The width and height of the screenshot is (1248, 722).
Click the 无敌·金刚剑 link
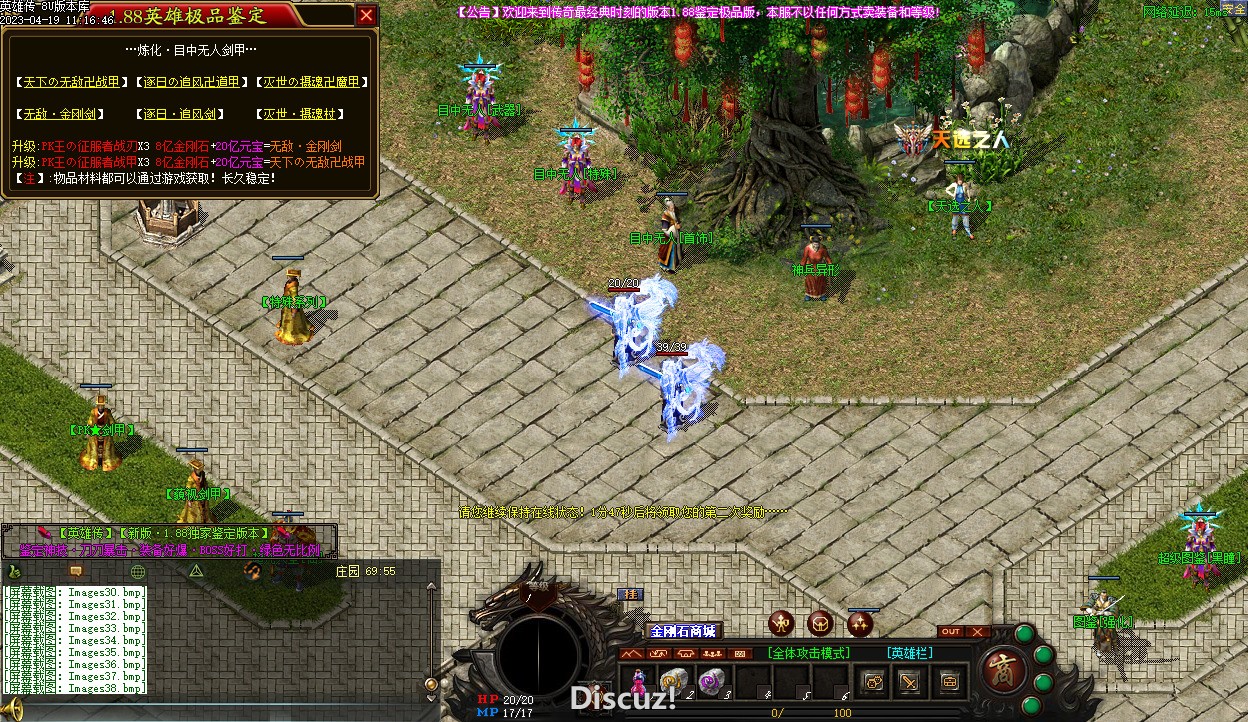60,114
